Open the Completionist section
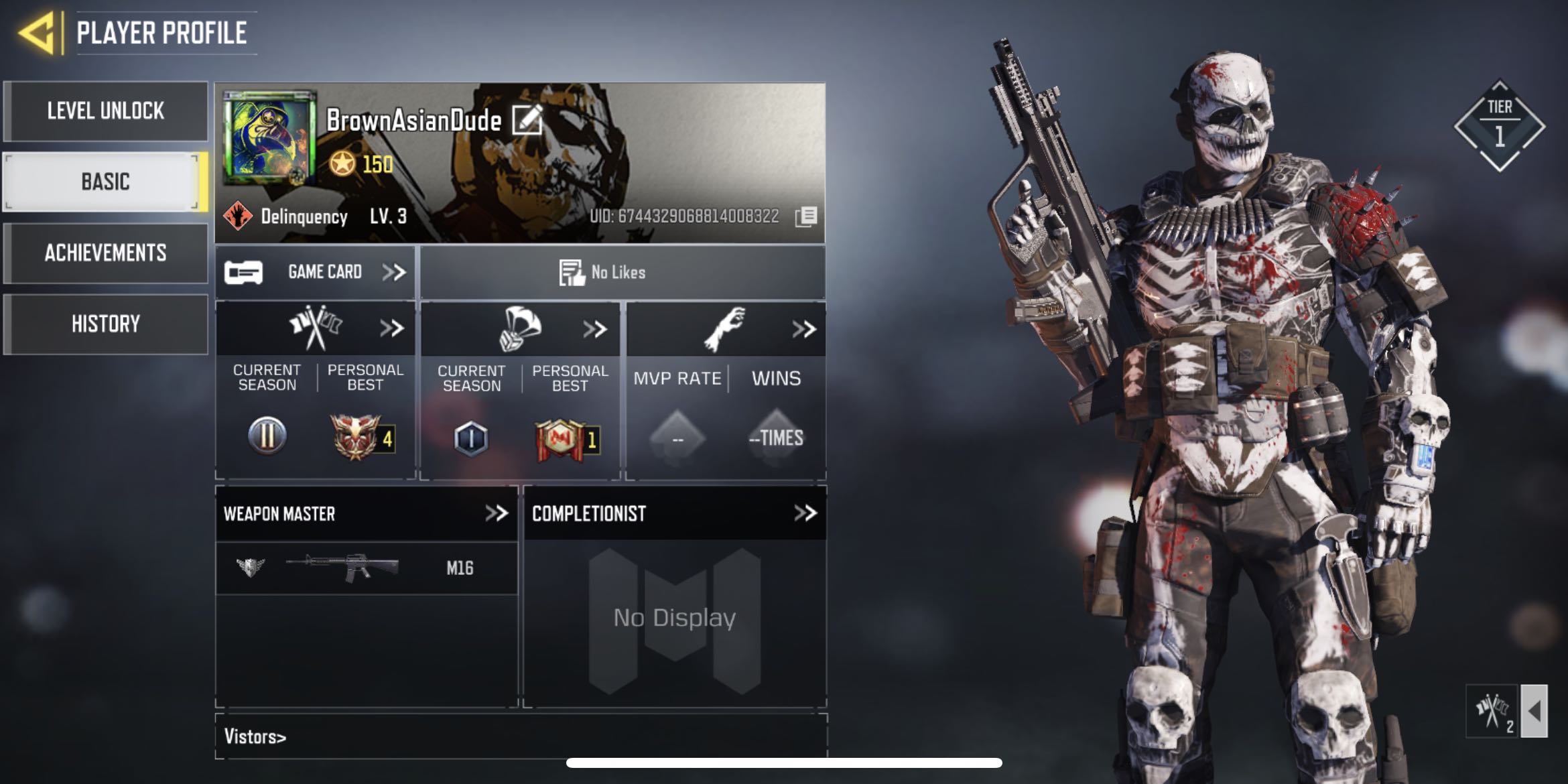 (x=805, y=513)
